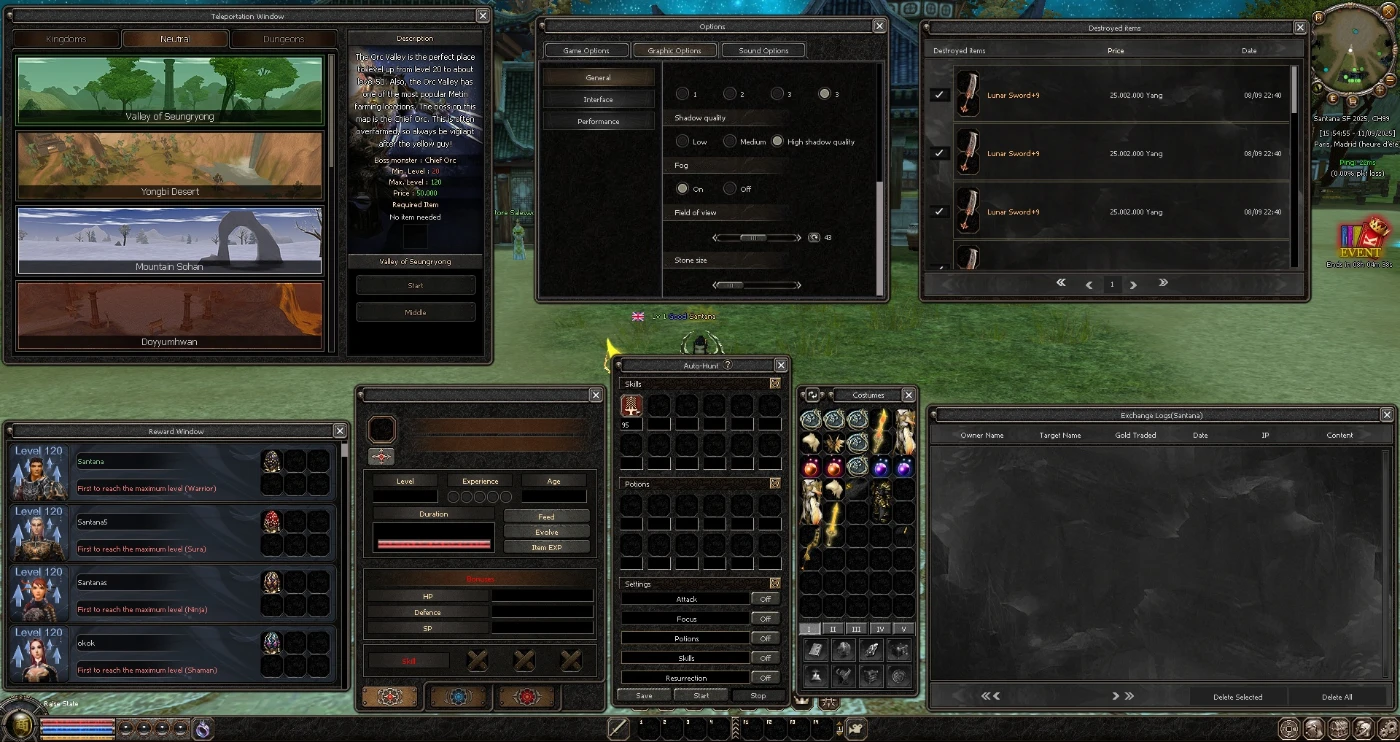Toggle Auto-Hunt Potions setting
This screenshot has width=1400, height=742.
pos(765,638)
